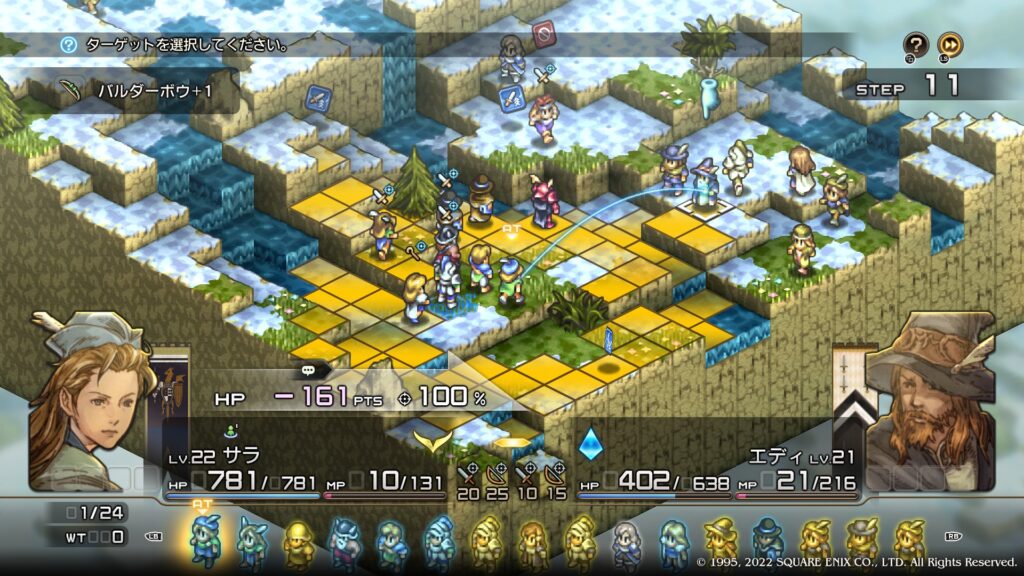Toggle the fast-forward speed button

tap(950, 45)
